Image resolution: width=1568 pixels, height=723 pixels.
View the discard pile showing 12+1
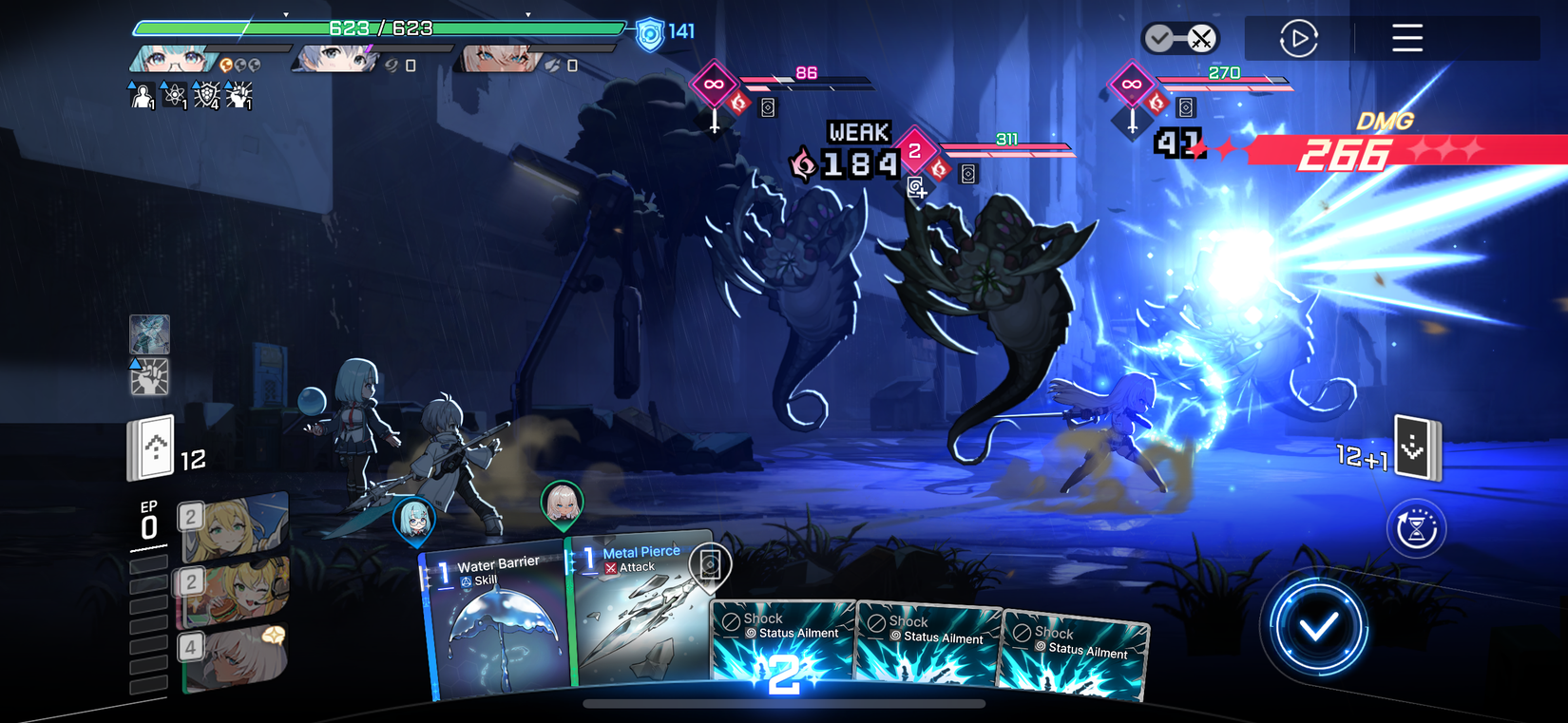pyautogui.click(x=1416, y=447)
